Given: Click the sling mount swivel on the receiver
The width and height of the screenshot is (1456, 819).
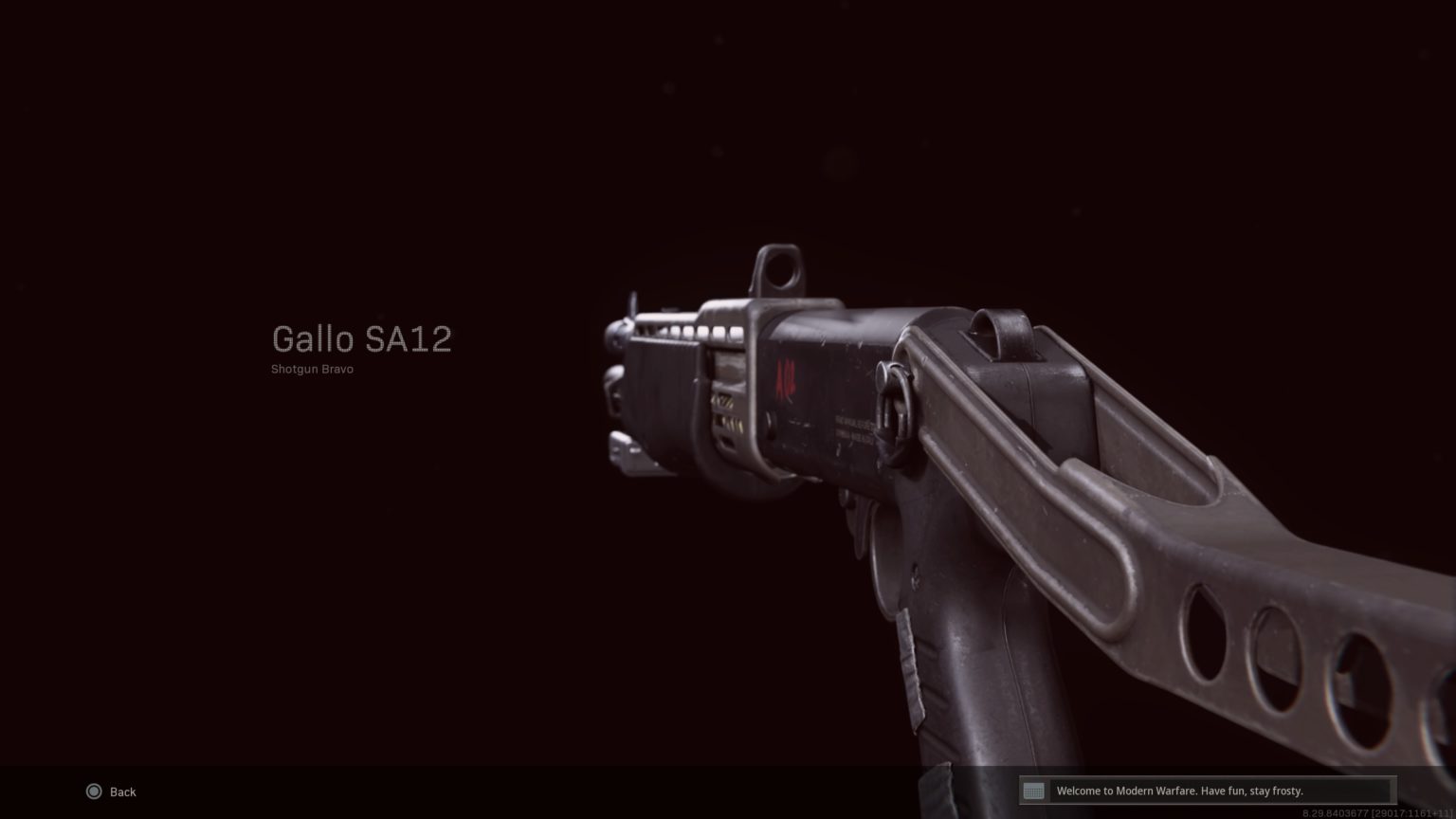Looking at the screenshot, I should (899, 398).
